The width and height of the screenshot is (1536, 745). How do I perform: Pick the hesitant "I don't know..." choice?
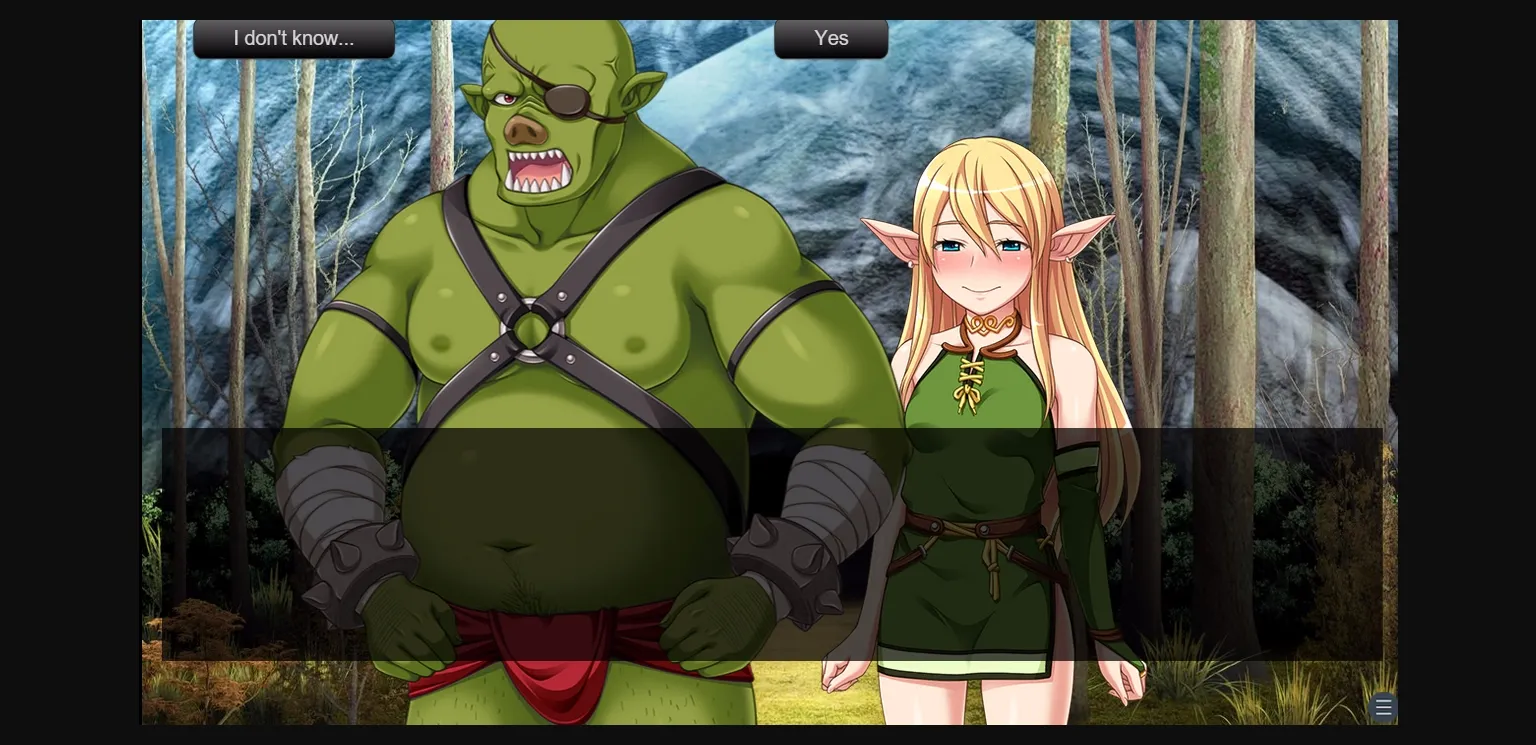(294, 38)
